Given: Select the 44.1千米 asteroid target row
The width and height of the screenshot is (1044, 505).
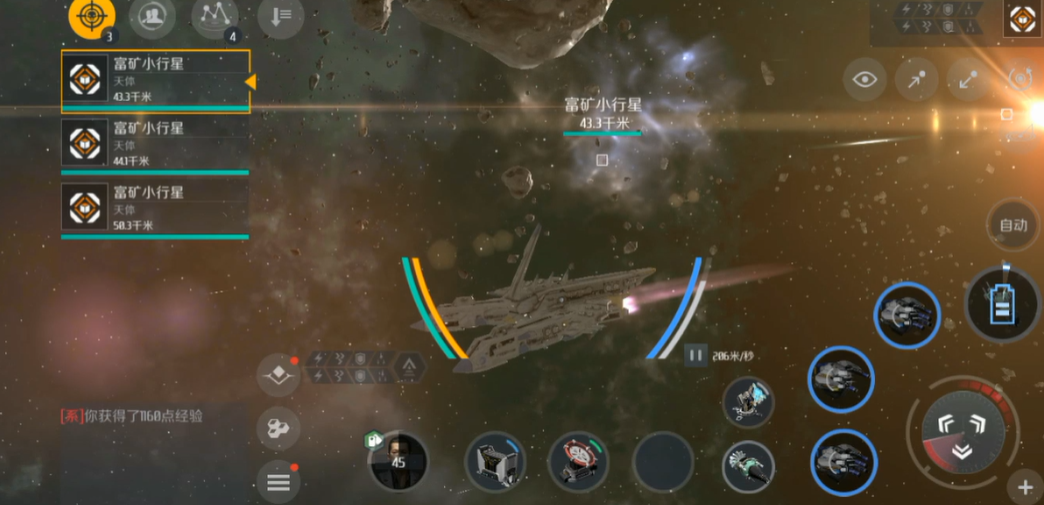Looking at the screenshot, I should 155,144.
